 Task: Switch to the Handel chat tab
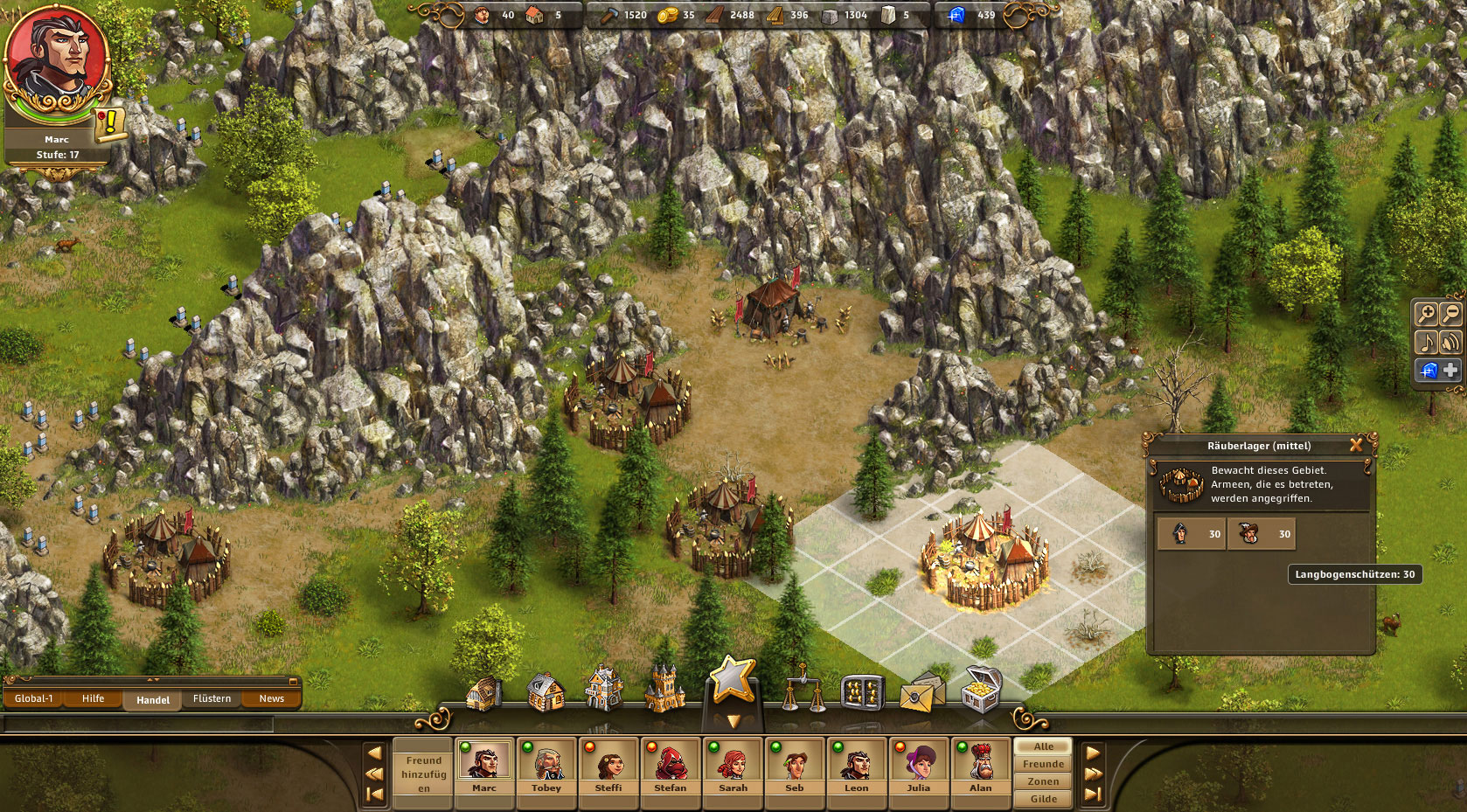[x=153, y=699]
